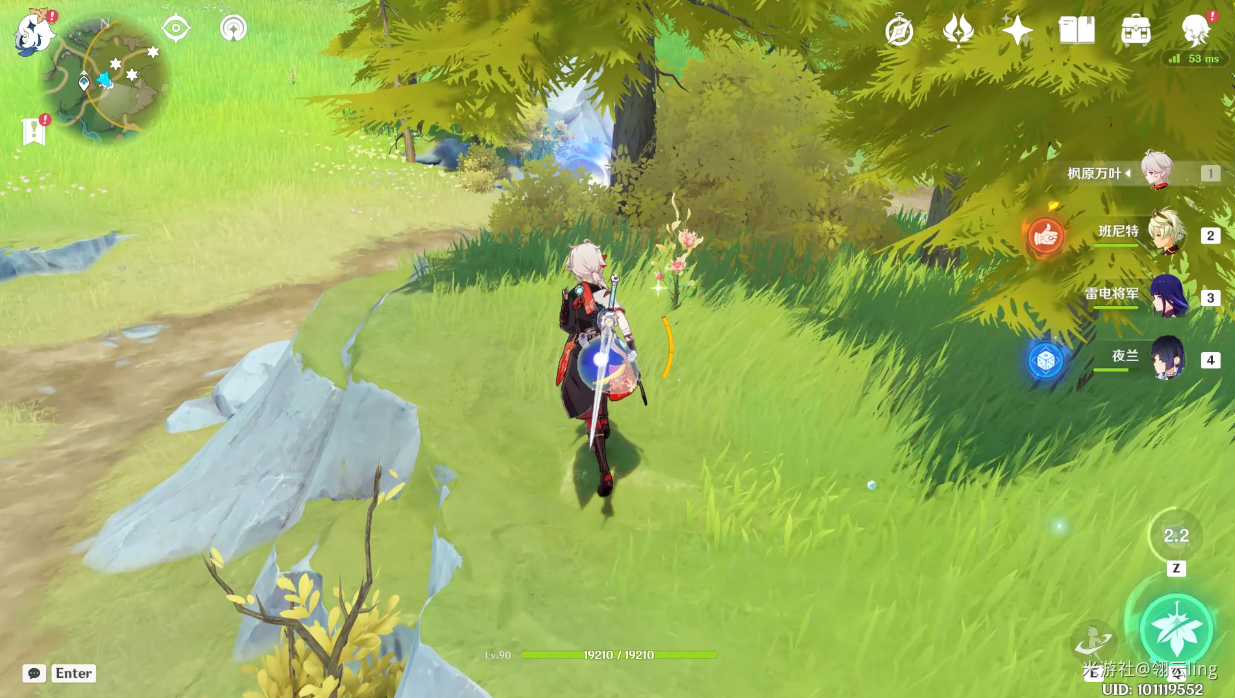
Task: Click the signal-wave icon beside the eye icon
Action: pyautogui.click(x=233, y=28)
